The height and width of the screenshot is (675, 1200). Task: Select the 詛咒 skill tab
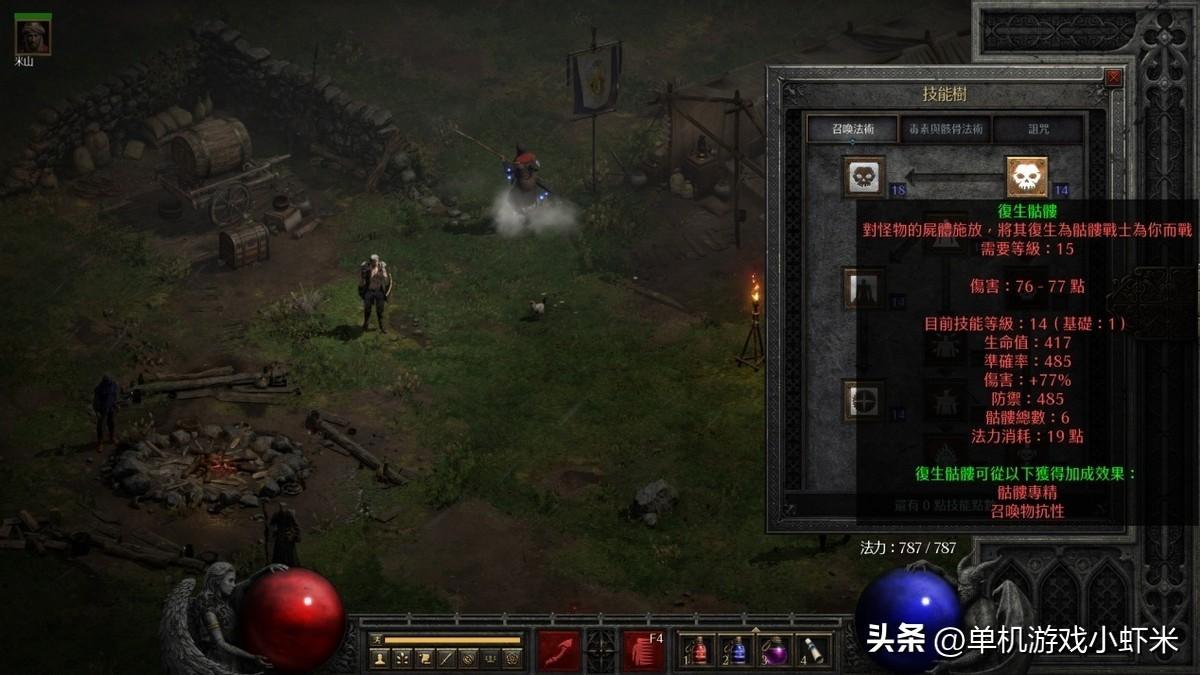[1038, 129]
